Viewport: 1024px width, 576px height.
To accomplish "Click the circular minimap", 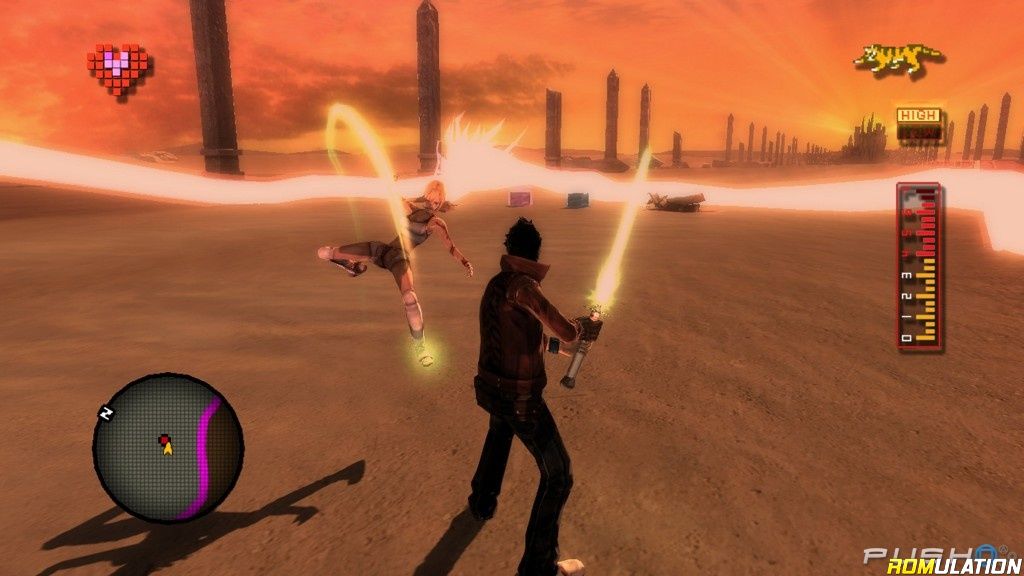I will pyautogui.click(x=168, y=447).
